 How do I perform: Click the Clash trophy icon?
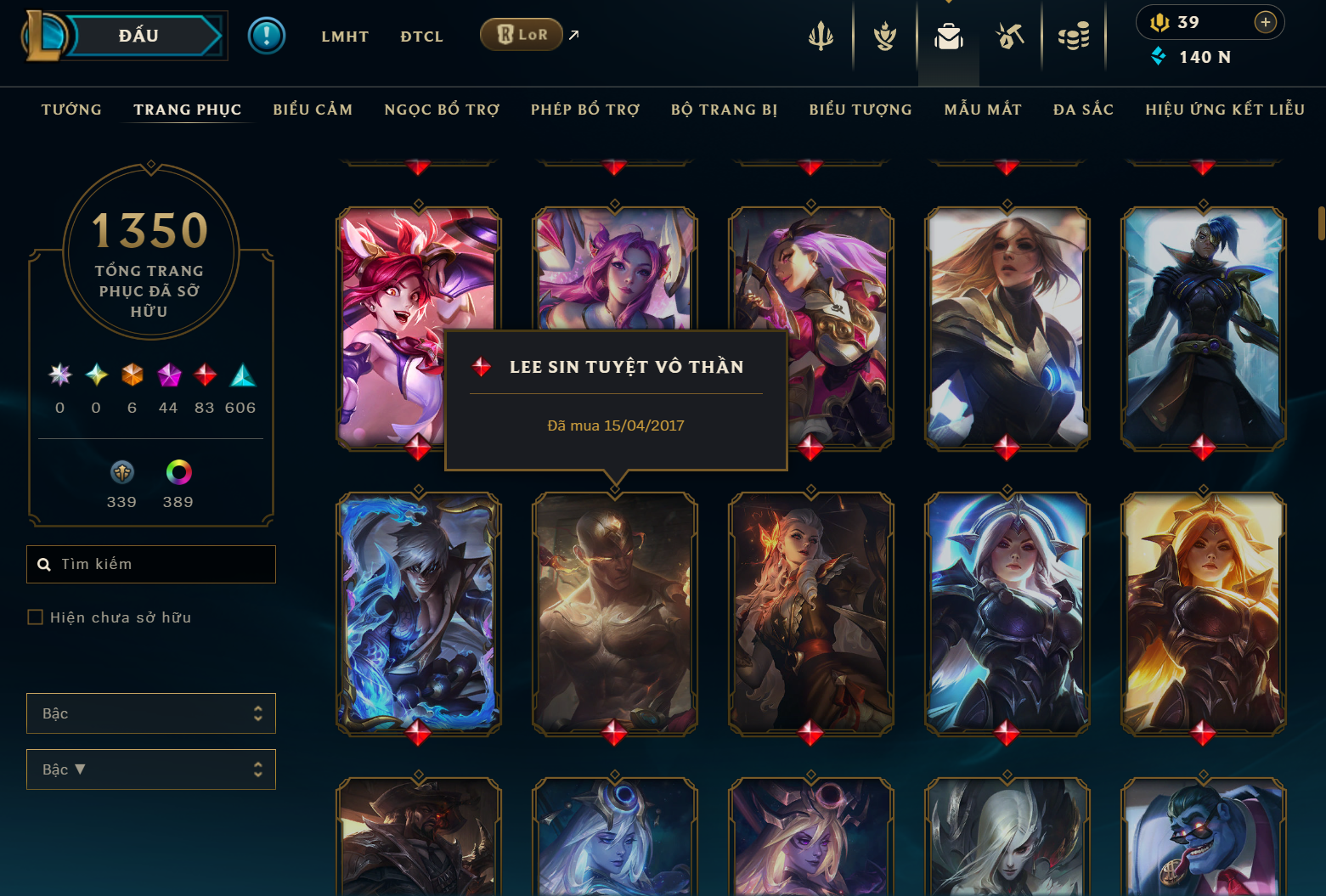tap(883, 36)
